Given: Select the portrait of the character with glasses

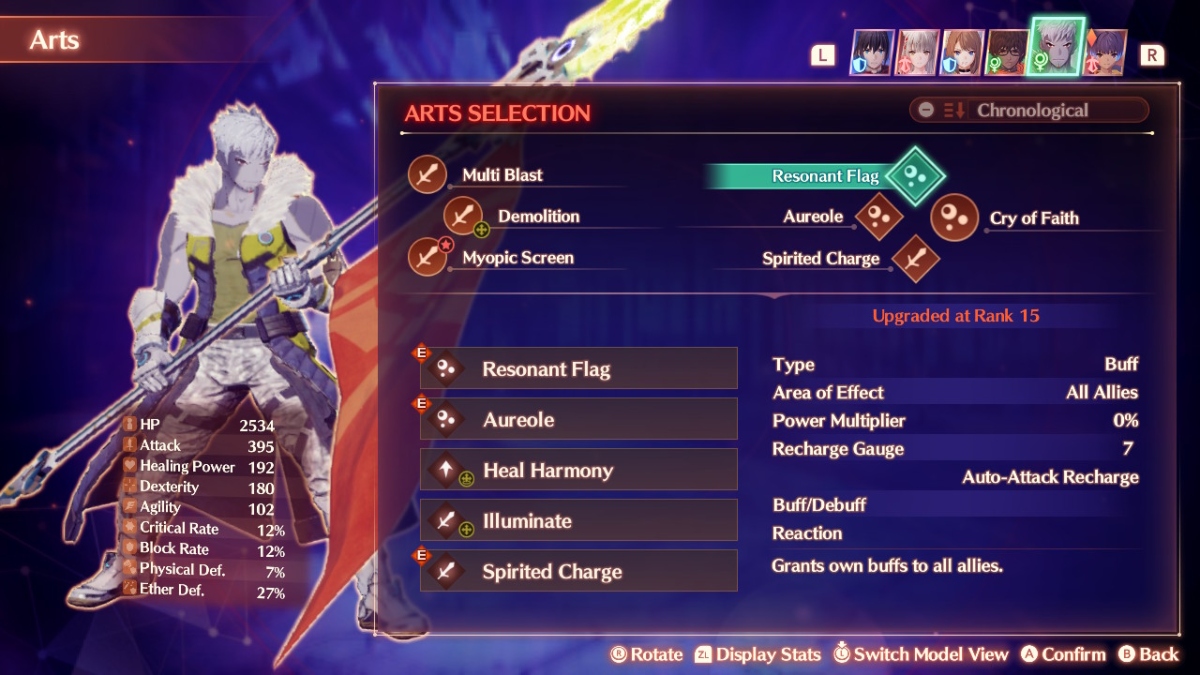Looking at the screenshot, I should coord(1006,52).
